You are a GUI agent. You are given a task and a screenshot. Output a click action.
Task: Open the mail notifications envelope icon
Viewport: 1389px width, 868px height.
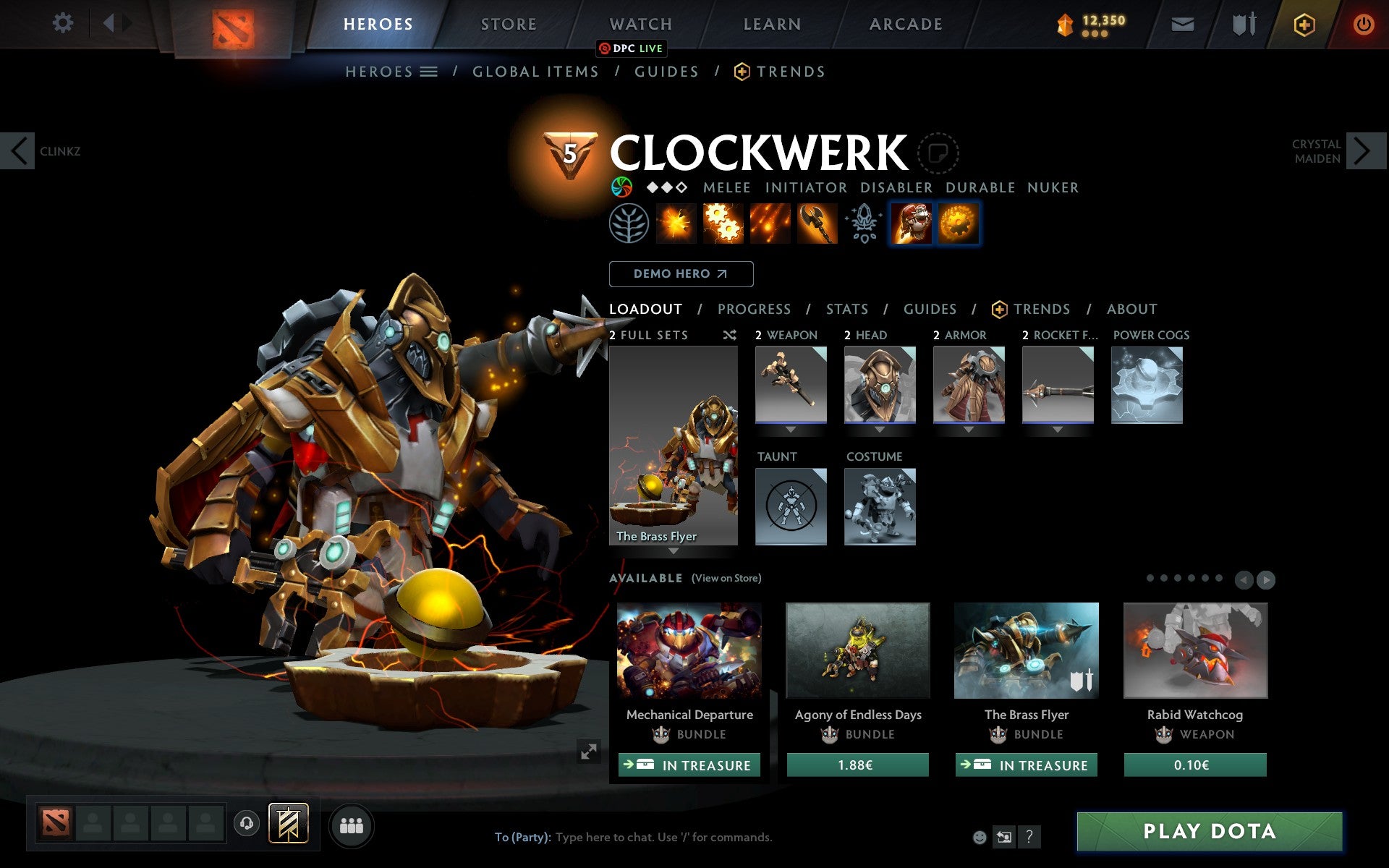coord(1182,24)
